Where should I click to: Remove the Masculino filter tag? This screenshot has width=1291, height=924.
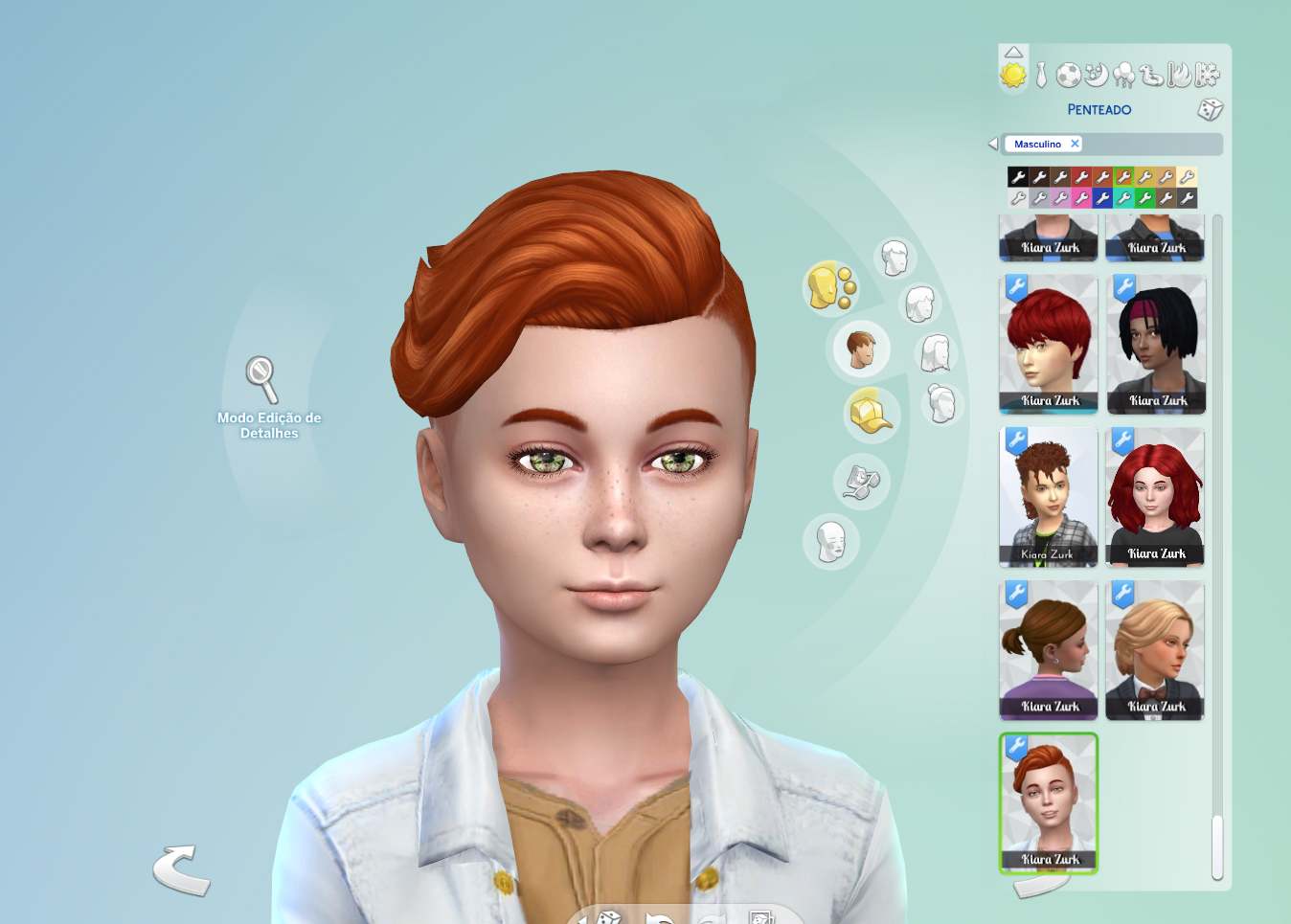click(x=1076, y=144)
